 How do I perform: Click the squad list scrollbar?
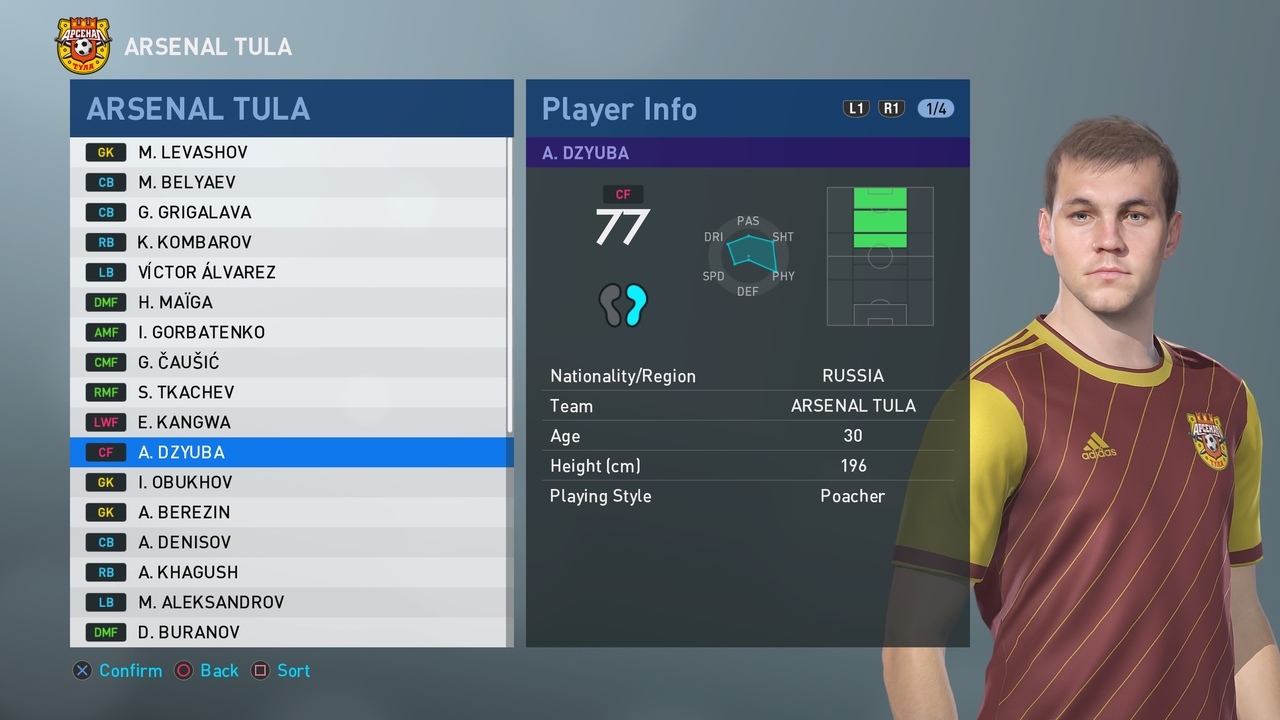tap(509, 290)
